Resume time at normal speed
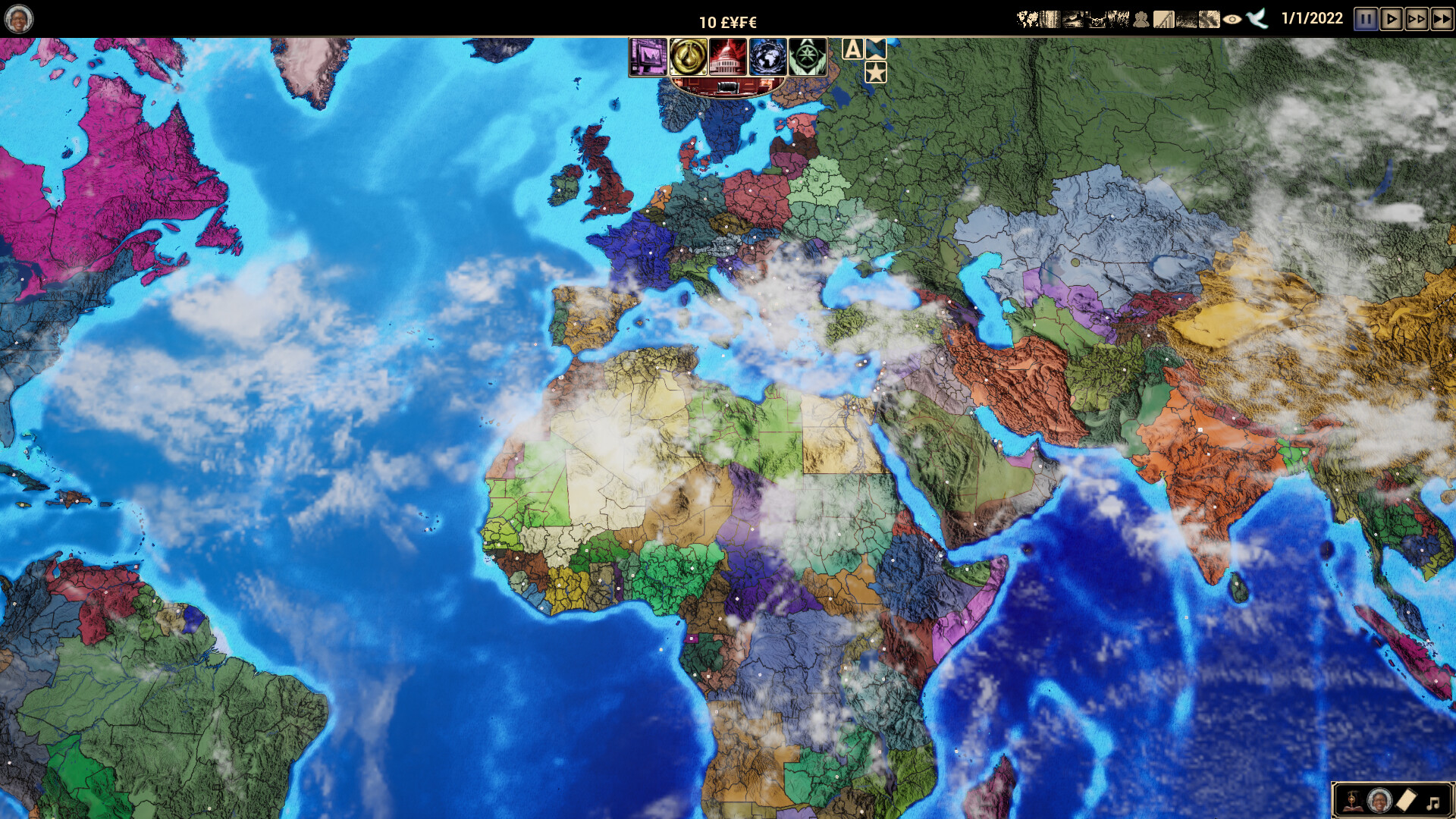 (1392, 19)
